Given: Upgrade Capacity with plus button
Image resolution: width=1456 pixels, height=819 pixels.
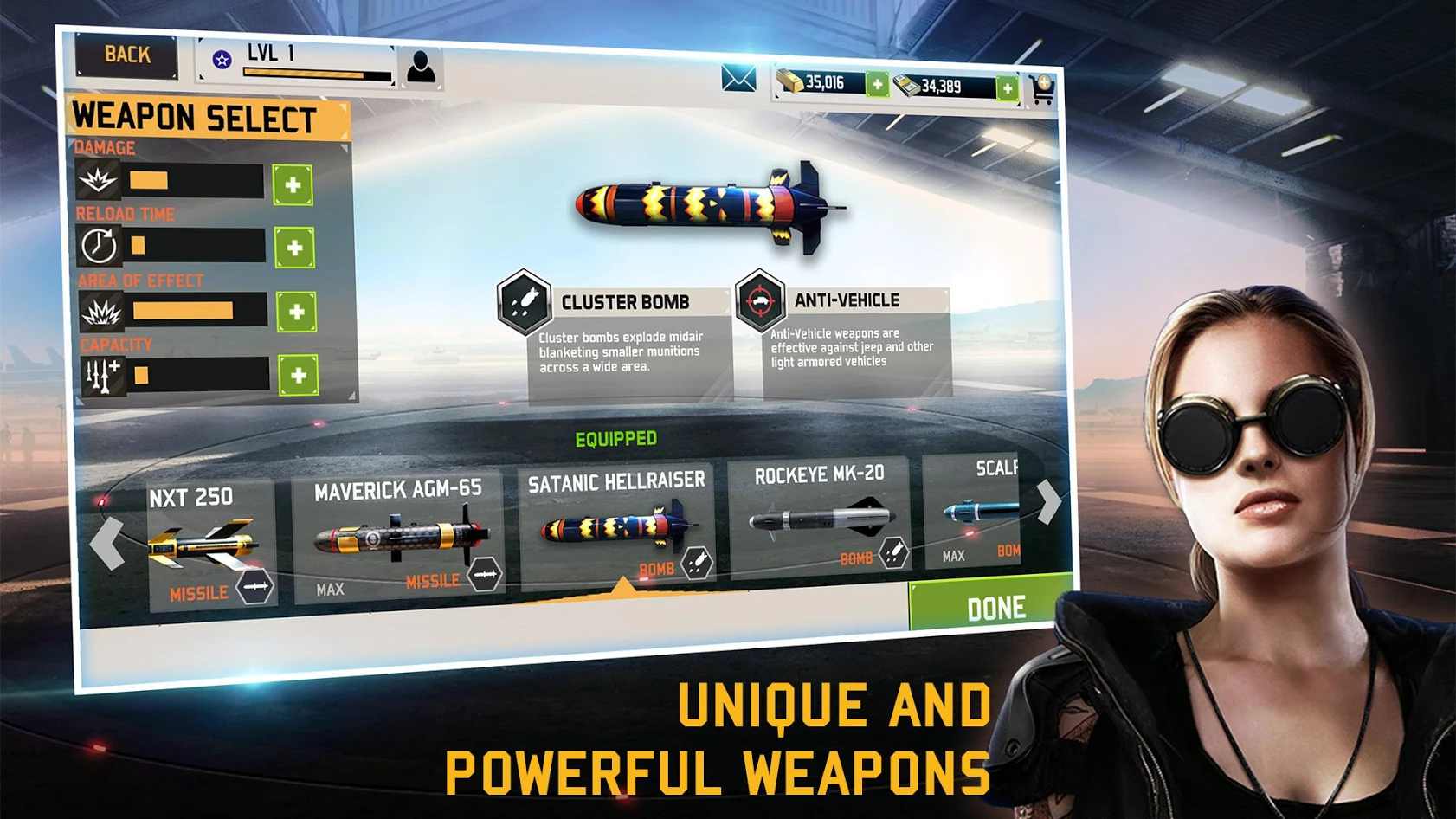Looking at the screenshot, I should 299,376.
